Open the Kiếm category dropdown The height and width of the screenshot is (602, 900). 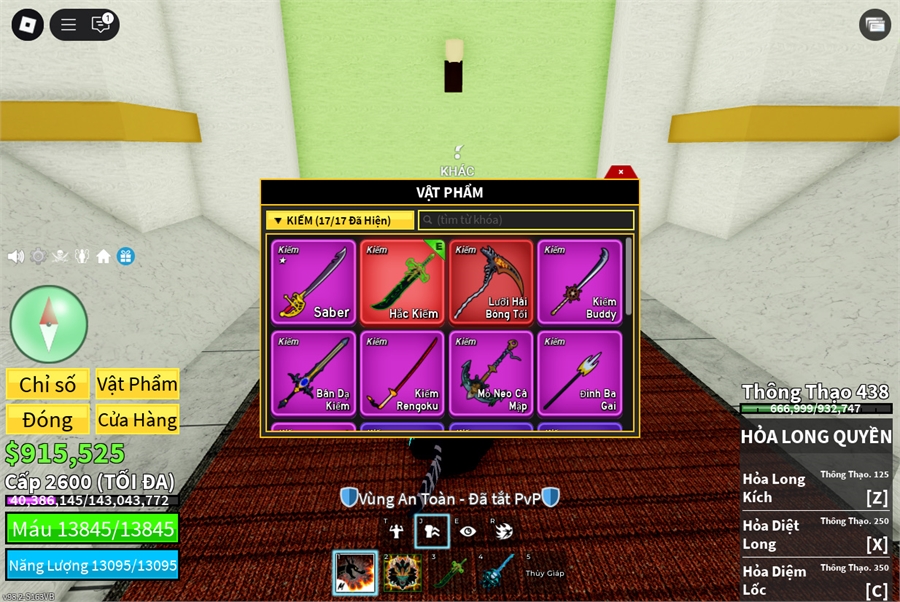(340, 220)
